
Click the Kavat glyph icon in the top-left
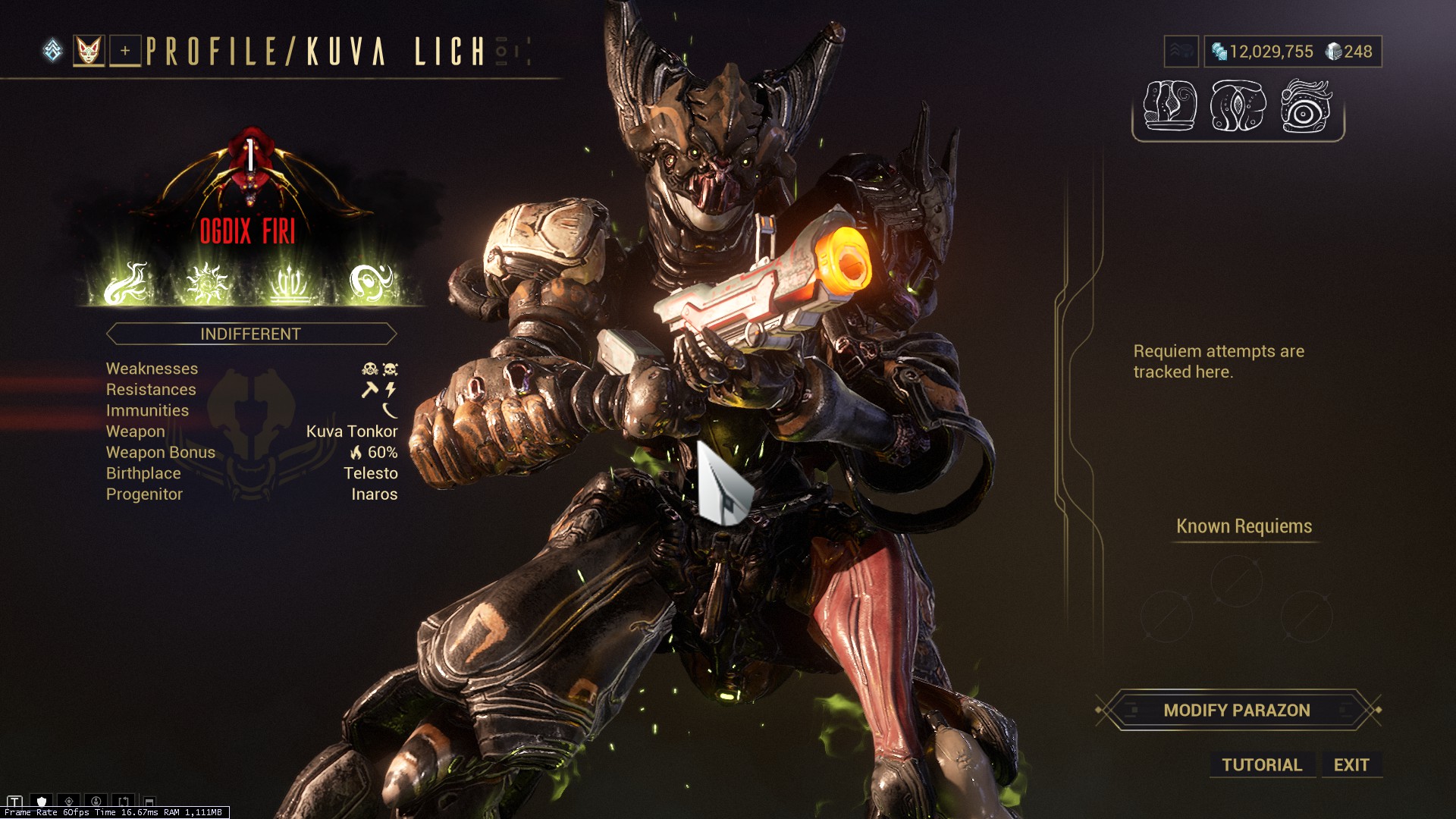tap(89, 51)
